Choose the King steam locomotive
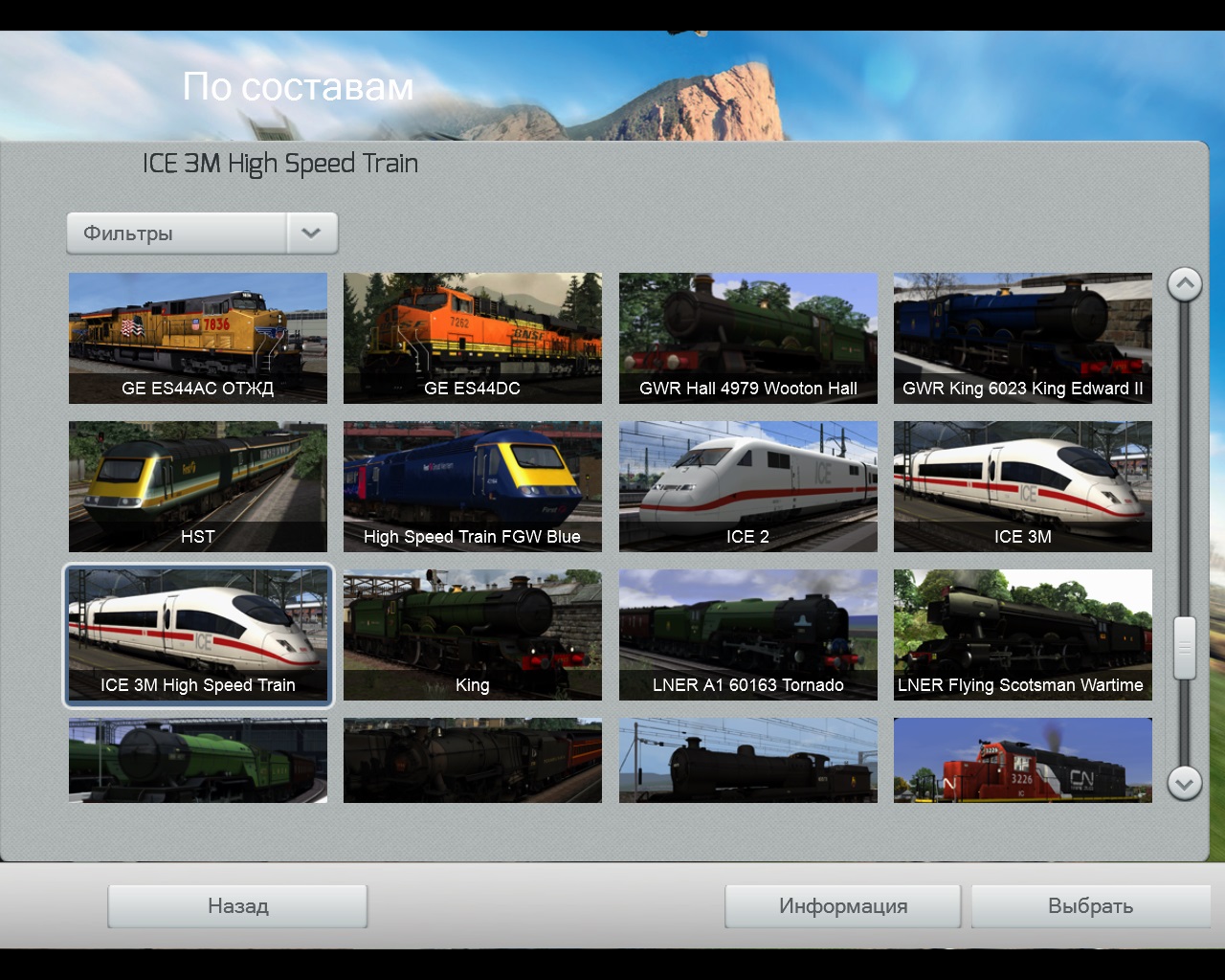Viewport: 1225px width, 980px height. [473, 634]
